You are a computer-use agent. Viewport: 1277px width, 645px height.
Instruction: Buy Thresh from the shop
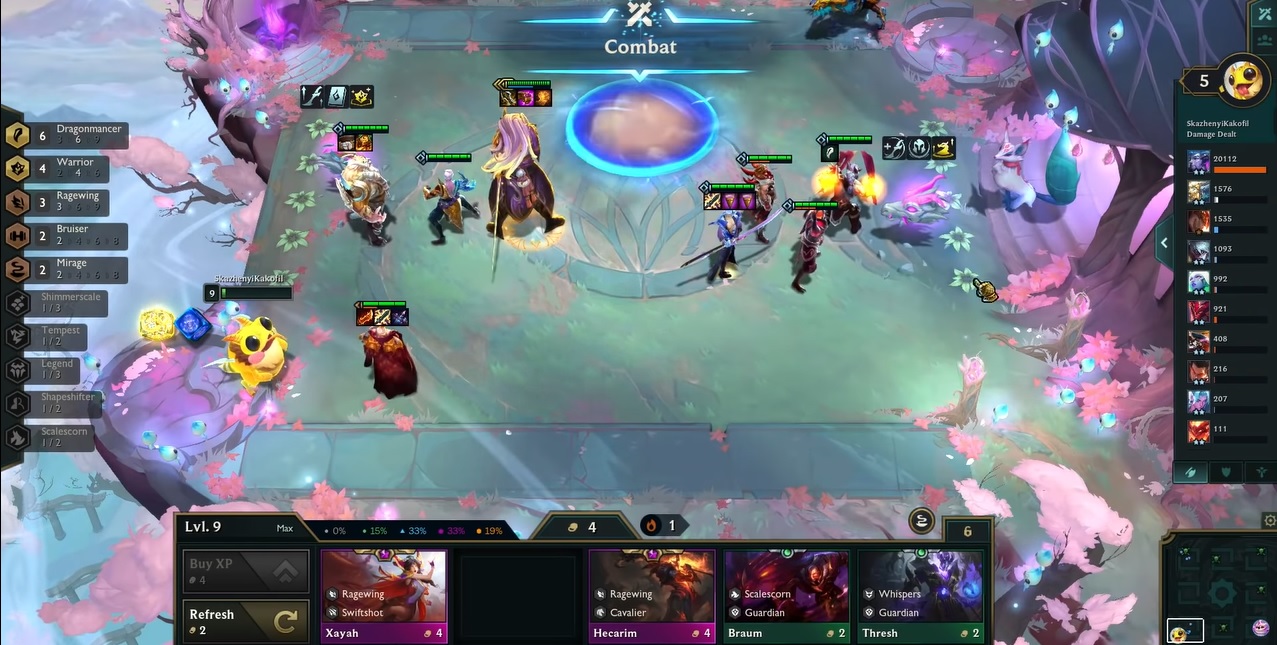pyautogui.click(x=920, y=594)
